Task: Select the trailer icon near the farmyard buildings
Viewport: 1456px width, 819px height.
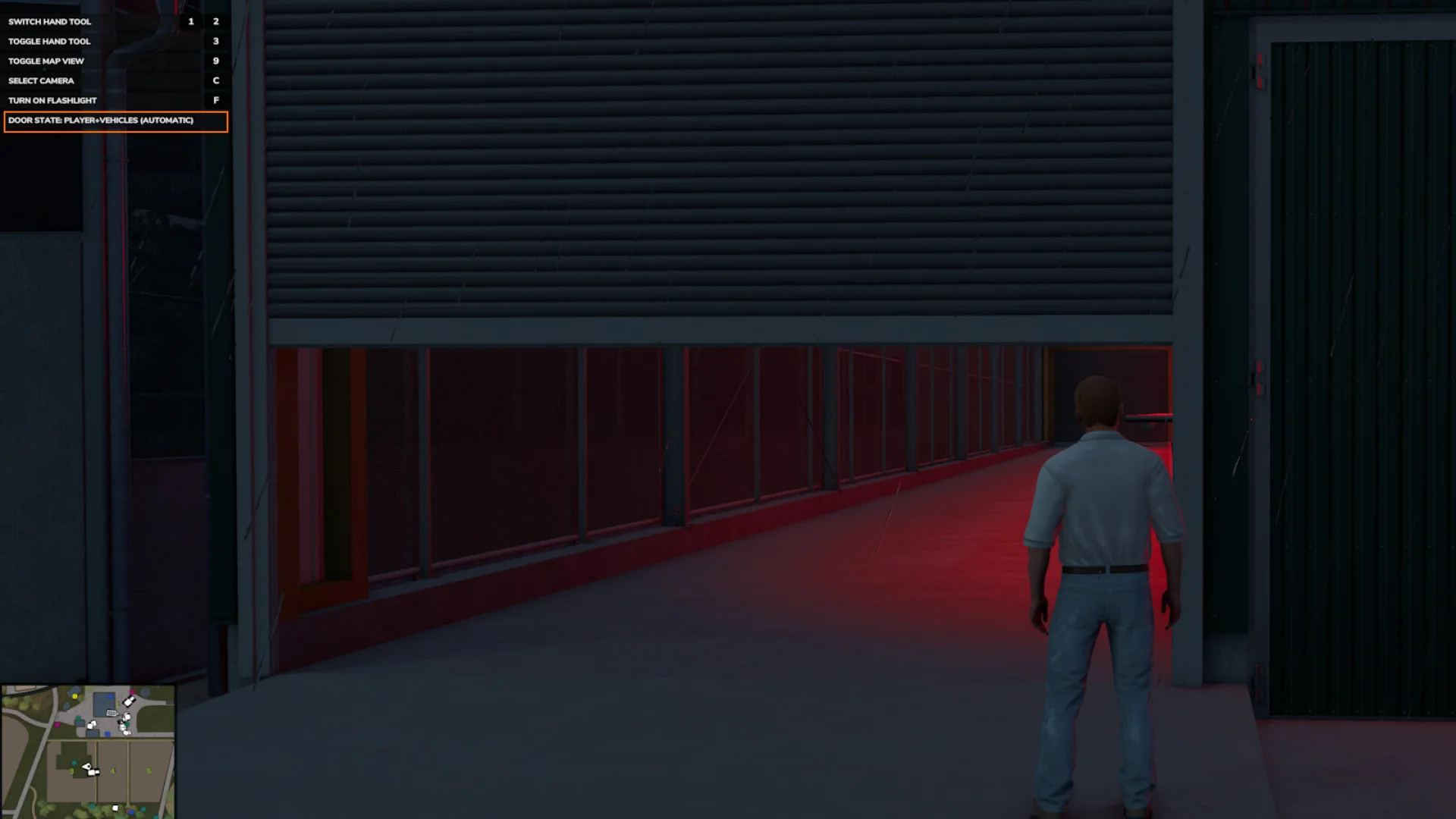Action: pyautogui.click(x=112, y=713)
